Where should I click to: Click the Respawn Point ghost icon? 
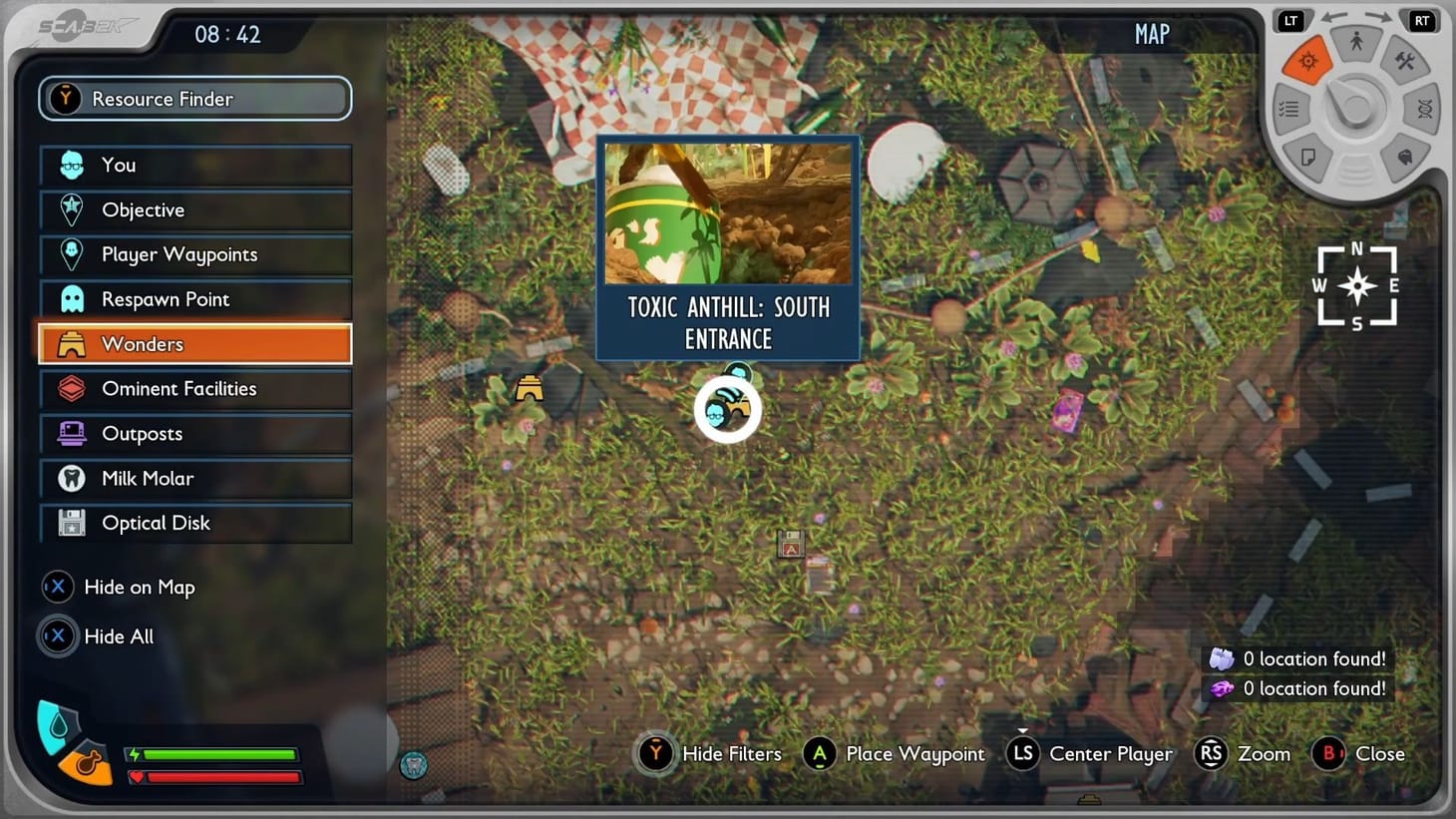point(70,298)
